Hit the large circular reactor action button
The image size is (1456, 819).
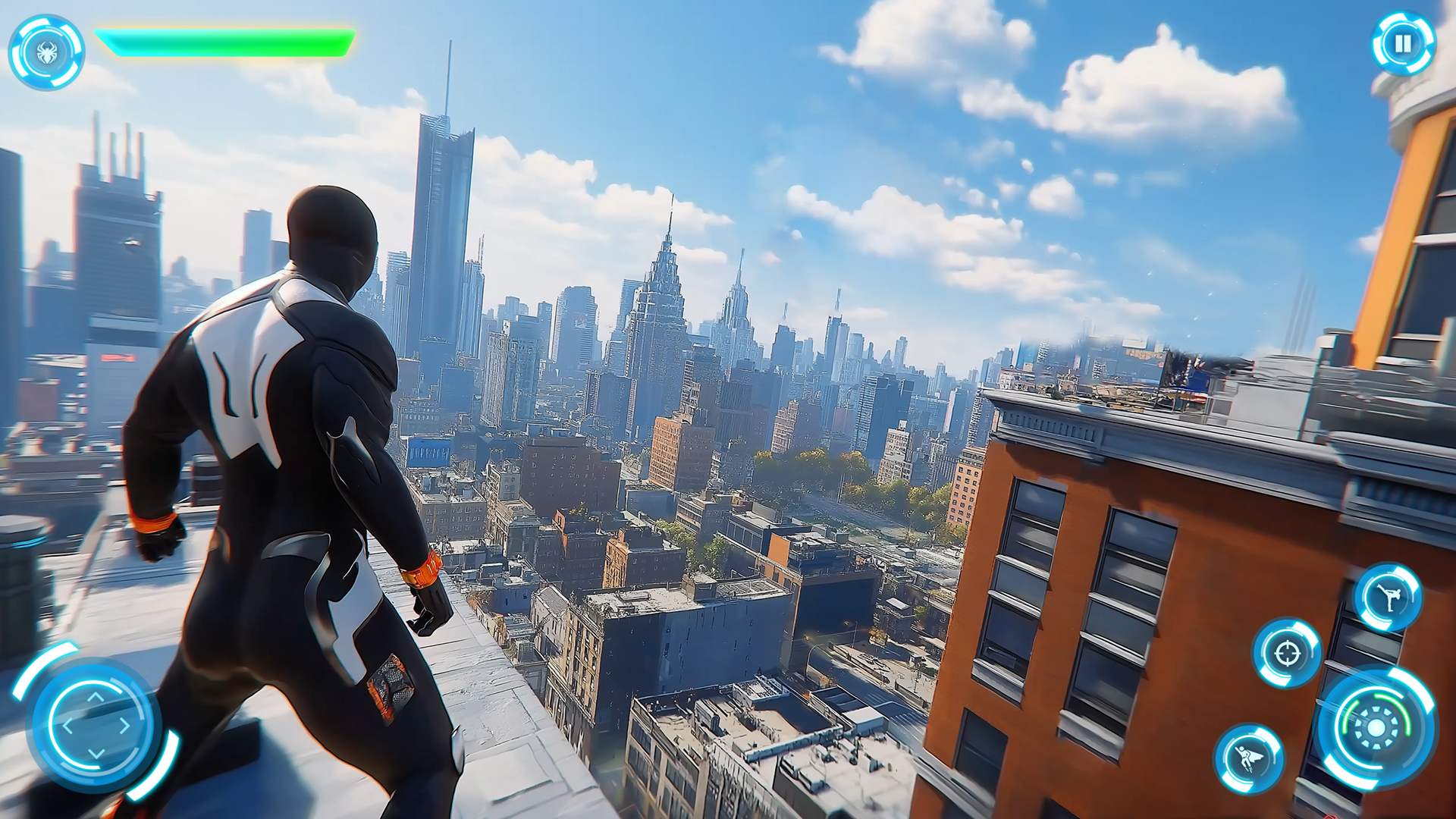tap(1376, 728)
